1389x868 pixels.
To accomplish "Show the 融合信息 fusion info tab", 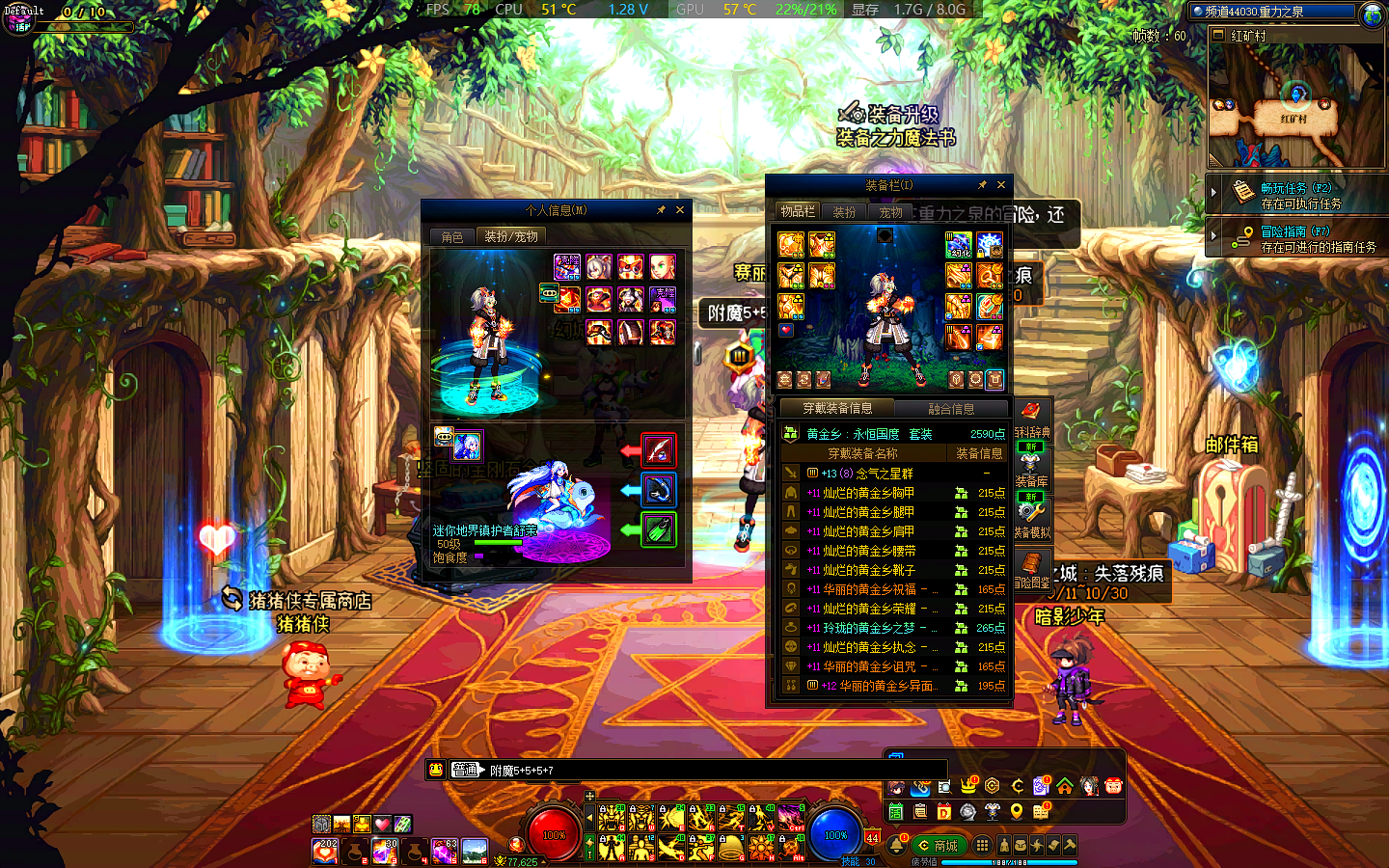I will pyautogui.click(x=950, y=409).
